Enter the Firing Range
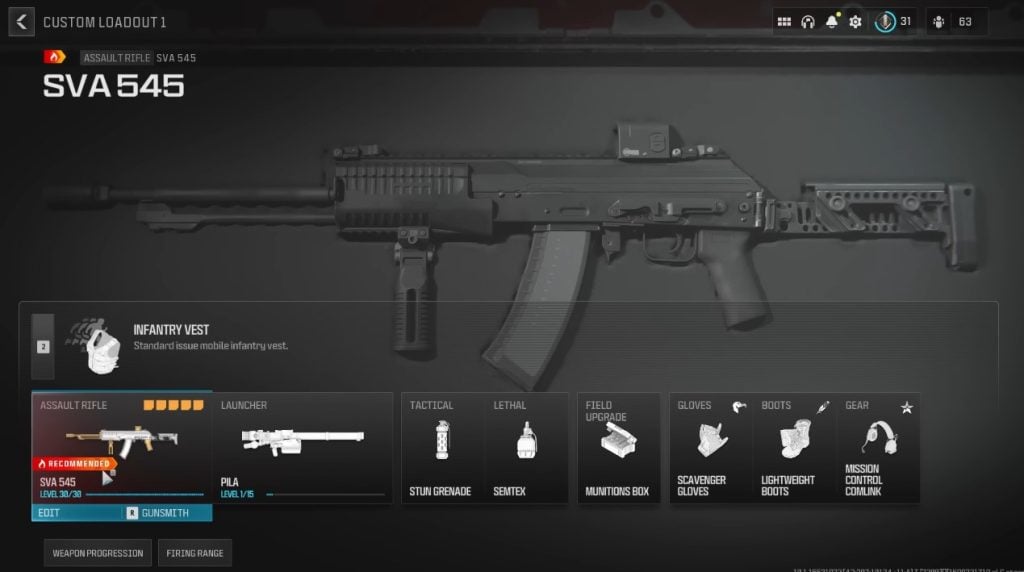The width and height of the screenshot is (1024, 572). tap(194, 553)
